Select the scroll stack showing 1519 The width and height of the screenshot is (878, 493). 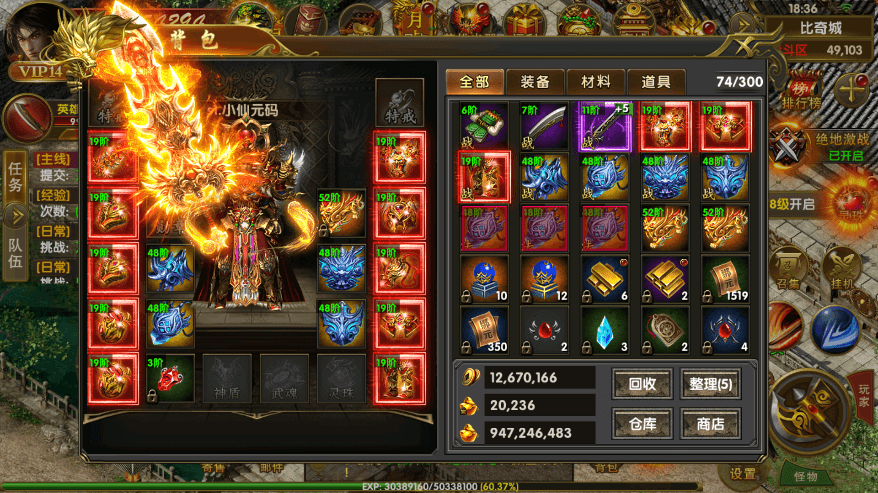click(x=725, y=280)
